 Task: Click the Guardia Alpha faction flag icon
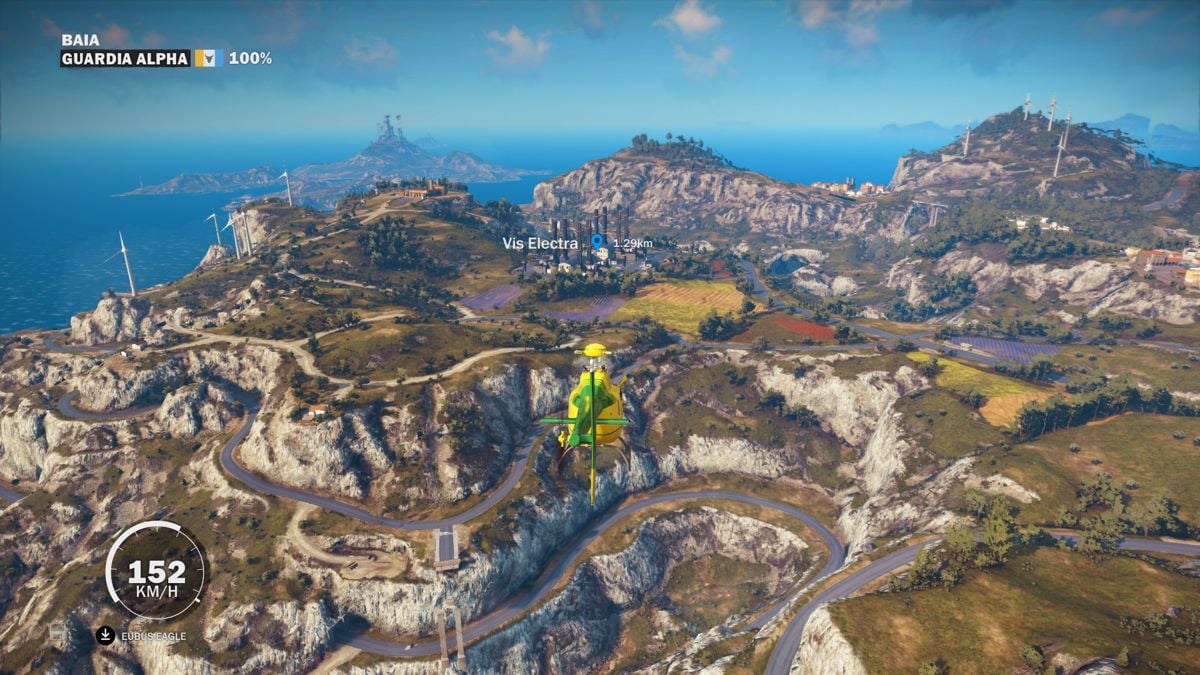(206, 58)
